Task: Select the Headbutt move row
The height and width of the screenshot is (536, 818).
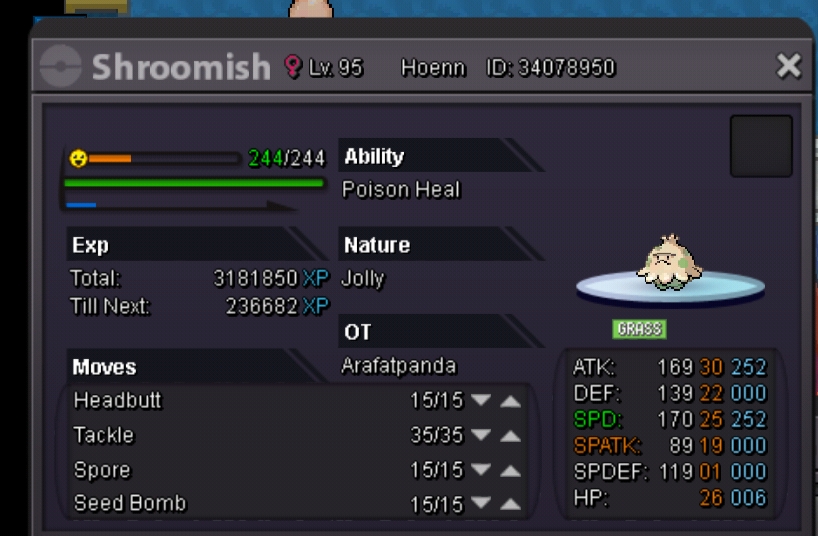Action: tap(118, 401)
